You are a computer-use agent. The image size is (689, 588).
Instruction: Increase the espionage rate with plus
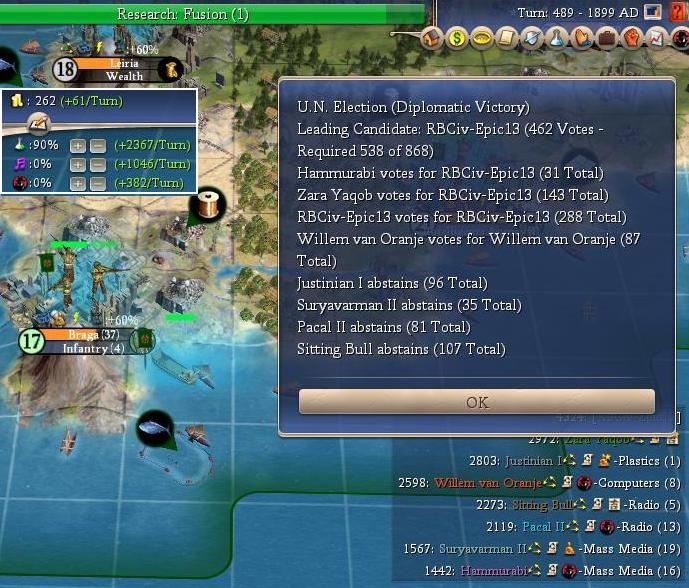[78, 183]
